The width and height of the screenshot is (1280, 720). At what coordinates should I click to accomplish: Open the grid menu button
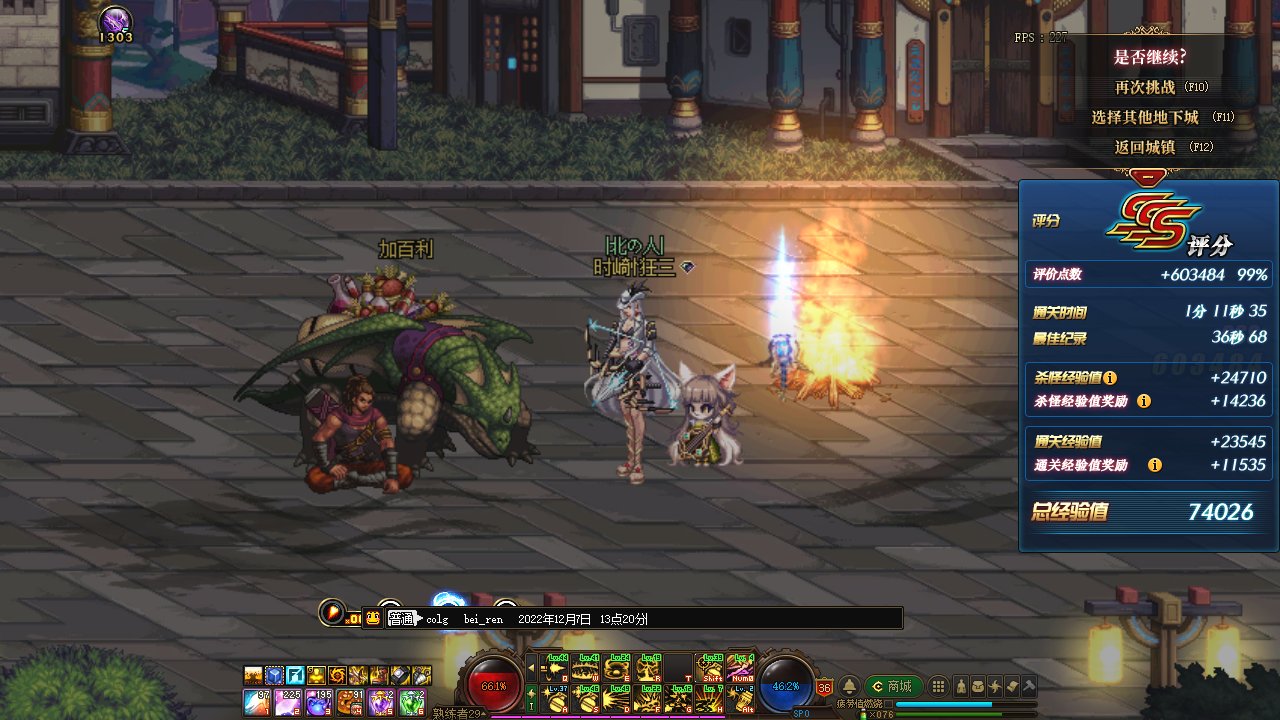click(x=938, y=686)
